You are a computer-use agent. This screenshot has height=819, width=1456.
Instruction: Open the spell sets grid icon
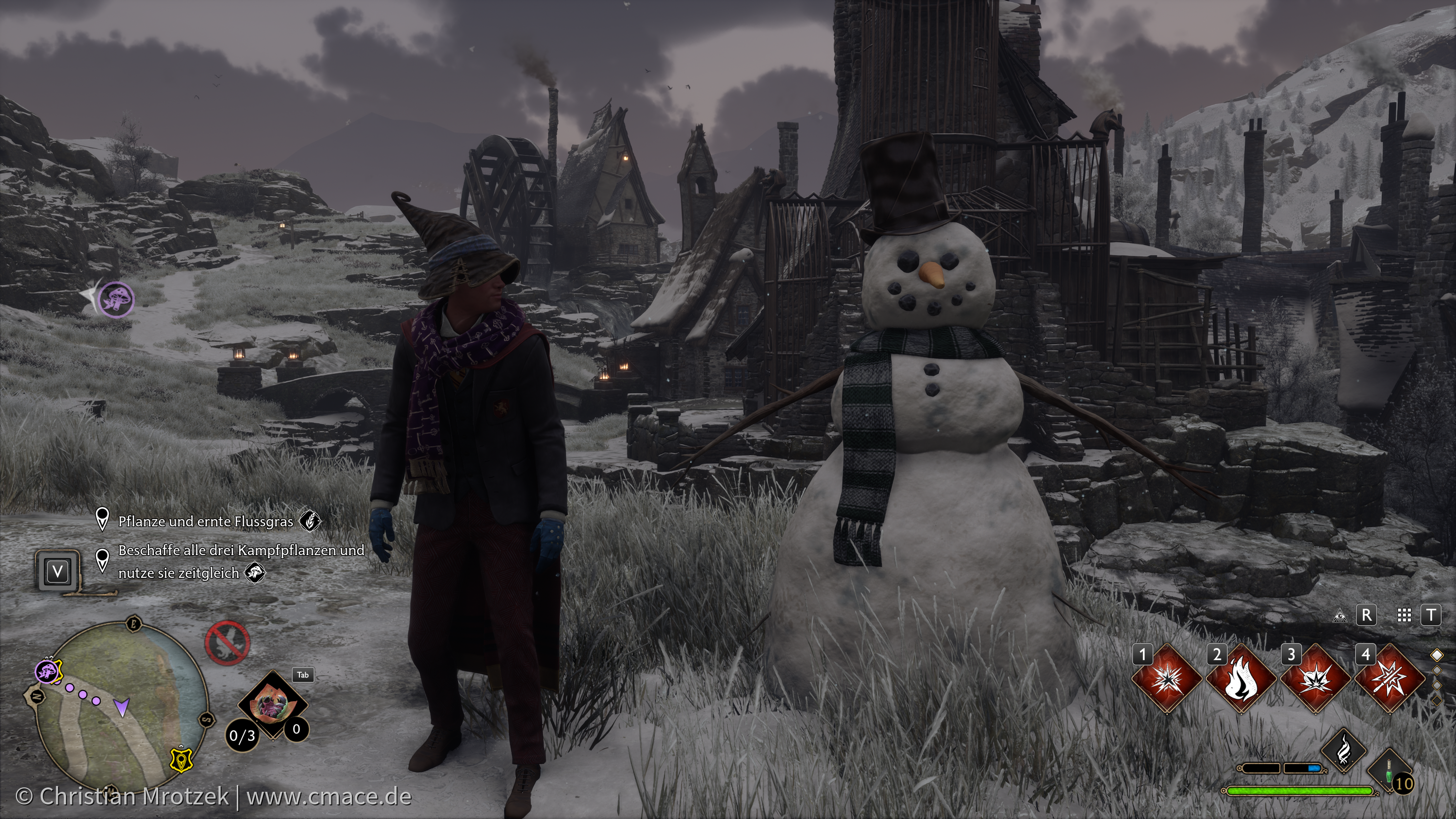click(x=1404, y=615)
